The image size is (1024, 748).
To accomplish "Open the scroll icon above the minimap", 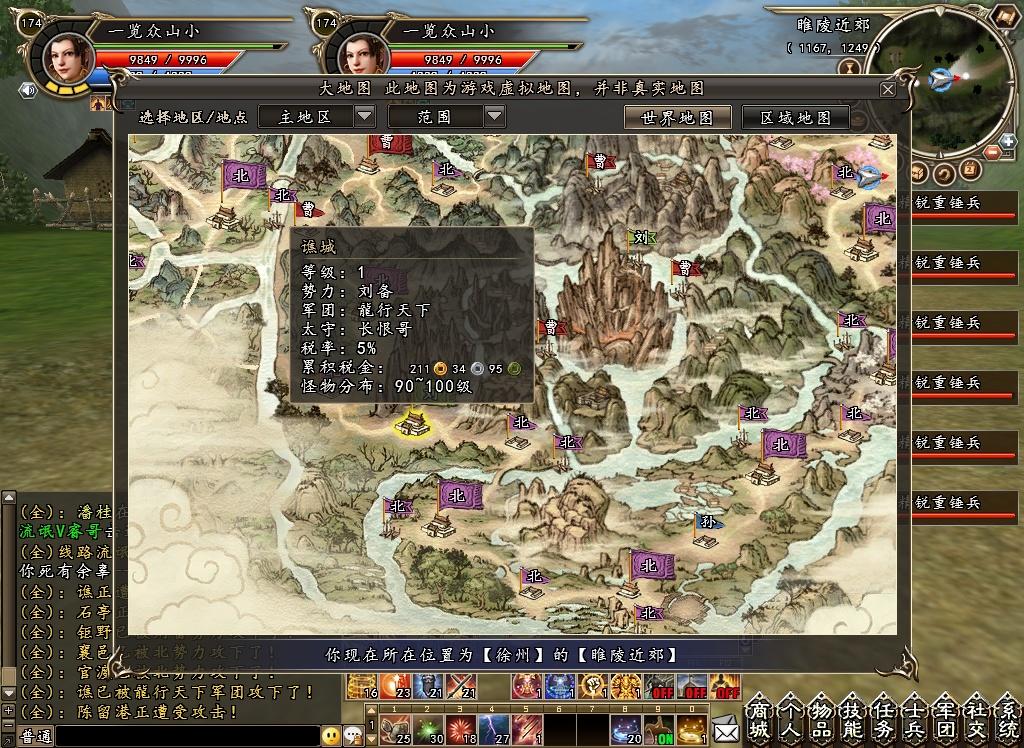I will [x=851, y=68].
